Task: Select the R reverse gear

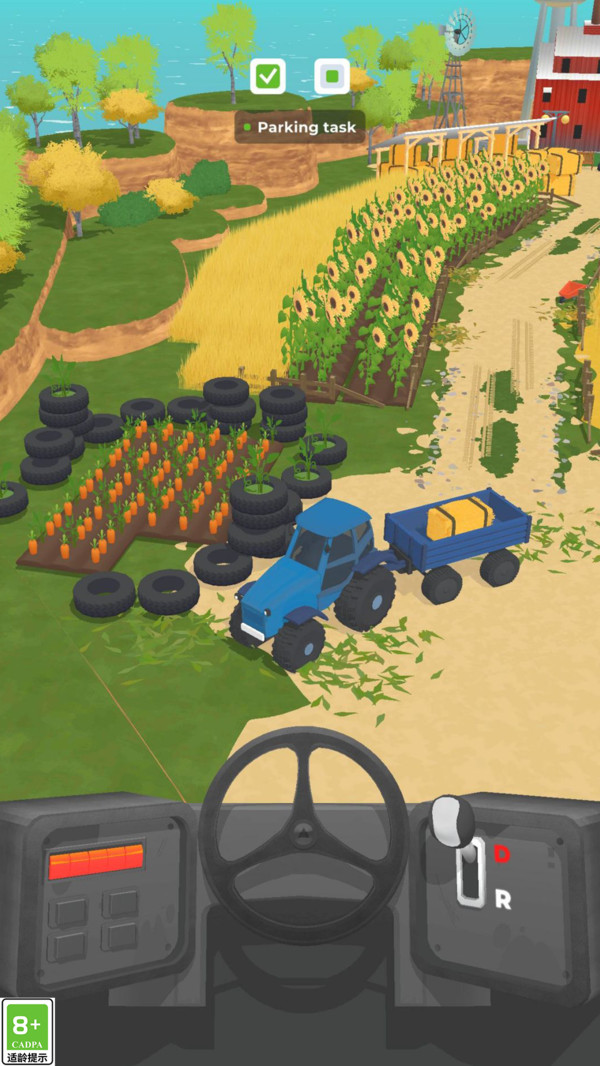Action: [x=503, y=899]
